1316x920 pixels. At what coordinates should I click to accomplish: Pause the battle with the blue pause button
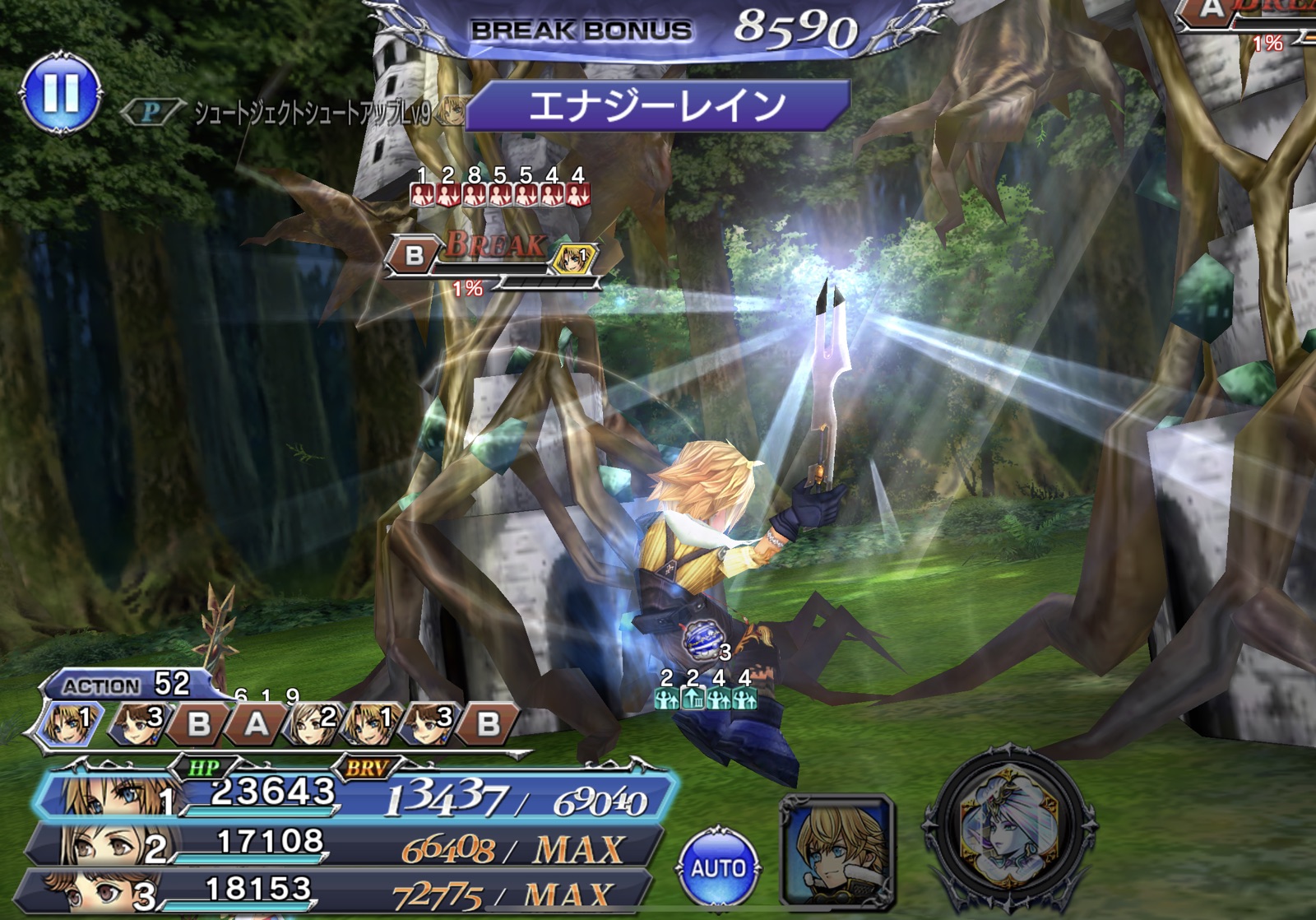click(62, 94)
